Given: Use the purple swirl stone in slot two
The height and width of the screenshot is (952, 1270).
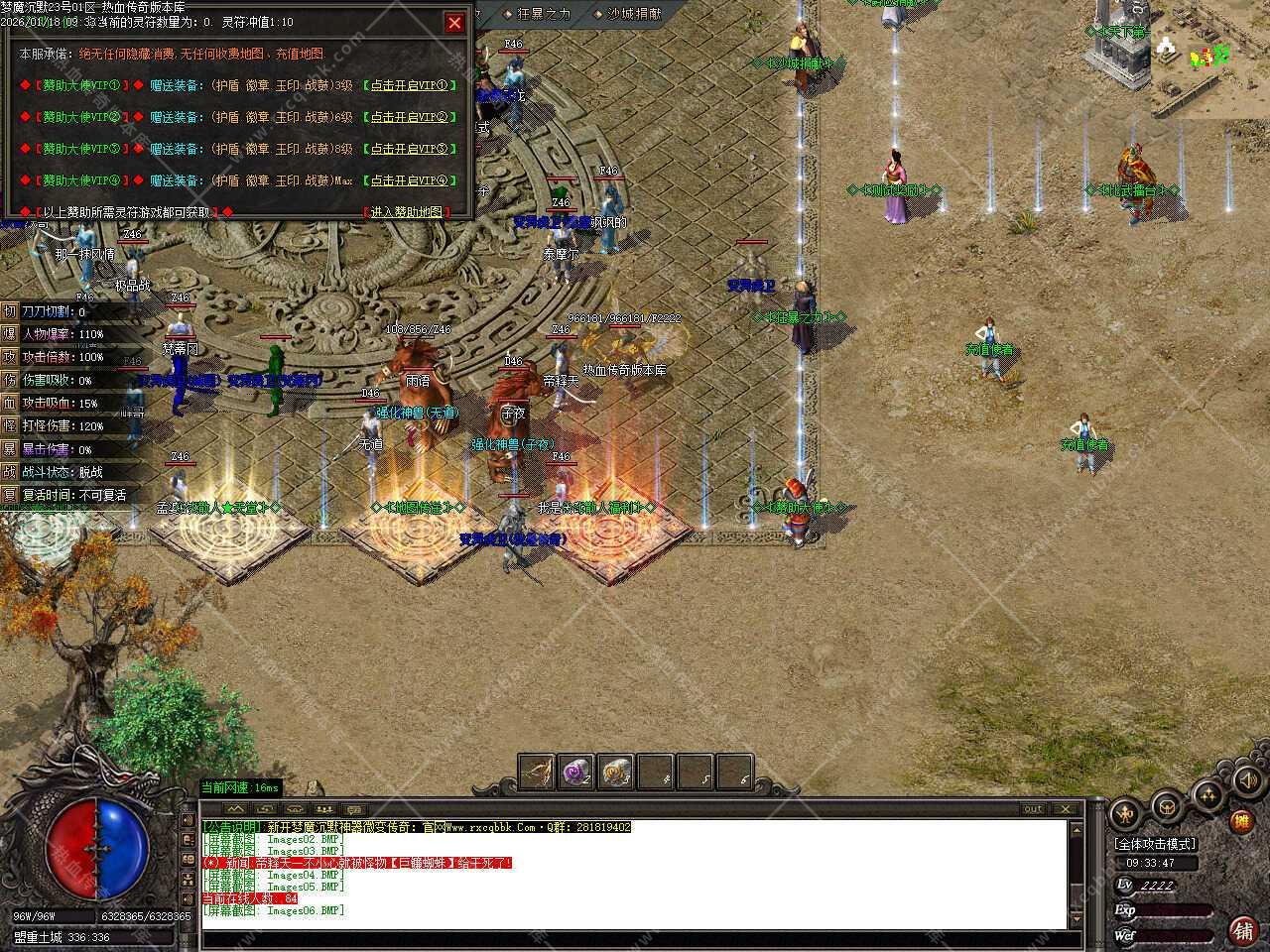Looking at the screenshot, I should pyautogui.click(x=576, y=773).
